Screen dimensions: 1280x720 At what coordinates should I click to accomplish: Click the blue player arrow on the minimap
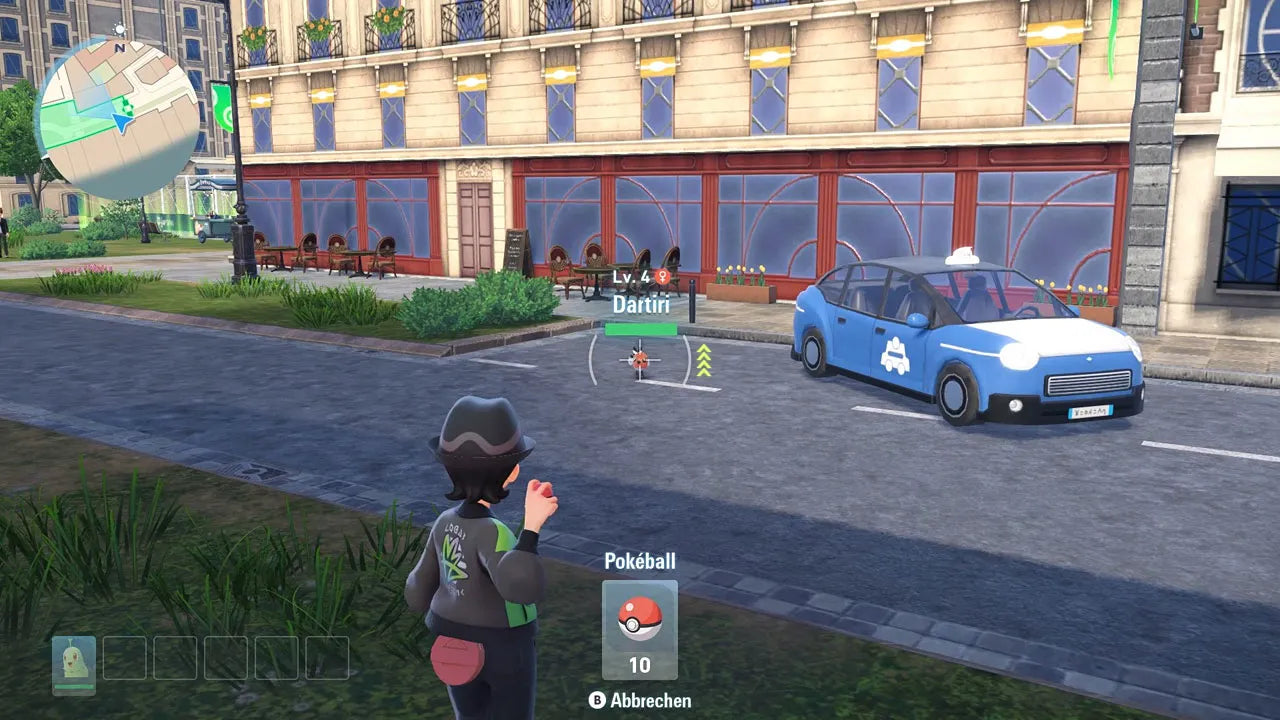(121, 121)
